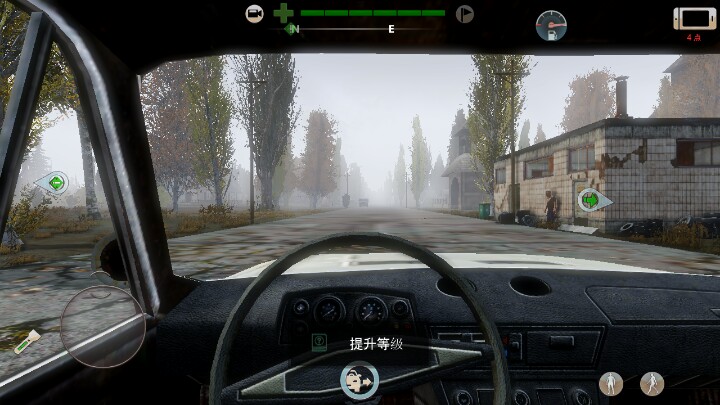Tap the camera view toggle icon

point(255,14)
